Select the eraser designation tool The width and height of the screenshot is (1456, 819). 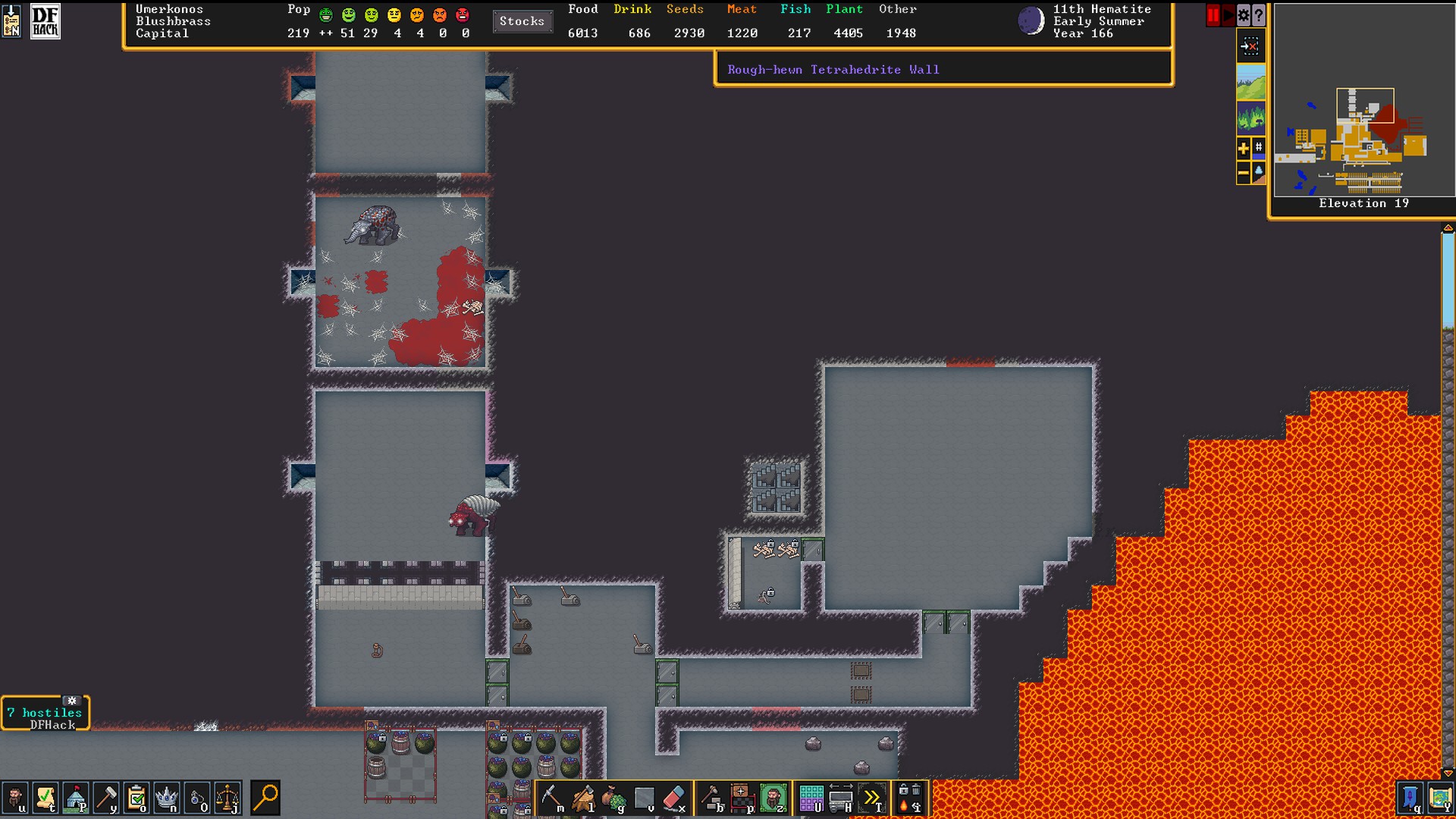pos(674,798)
